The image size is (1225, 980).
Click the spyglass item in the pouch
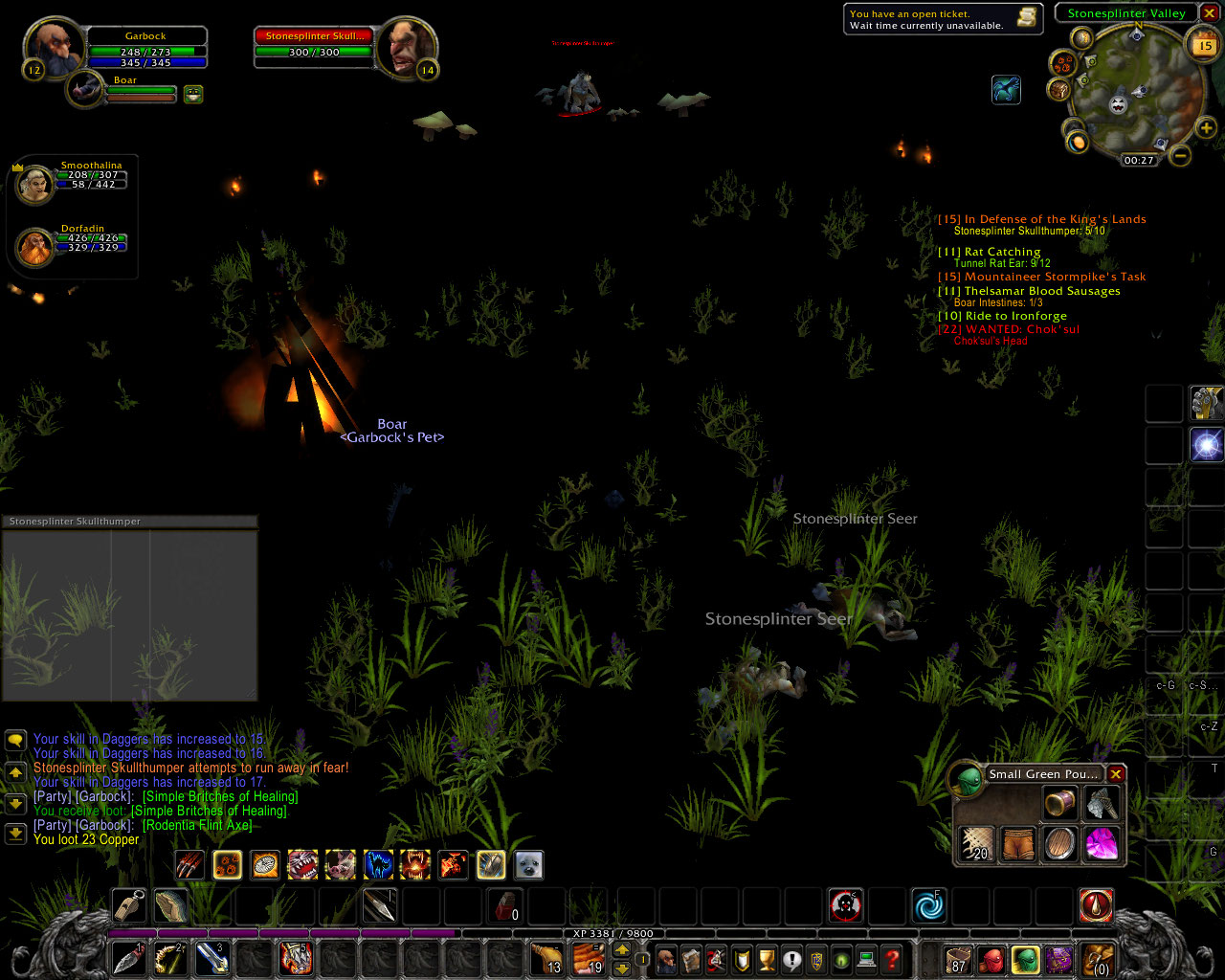pyautogui.click(x=1059, y=804)
